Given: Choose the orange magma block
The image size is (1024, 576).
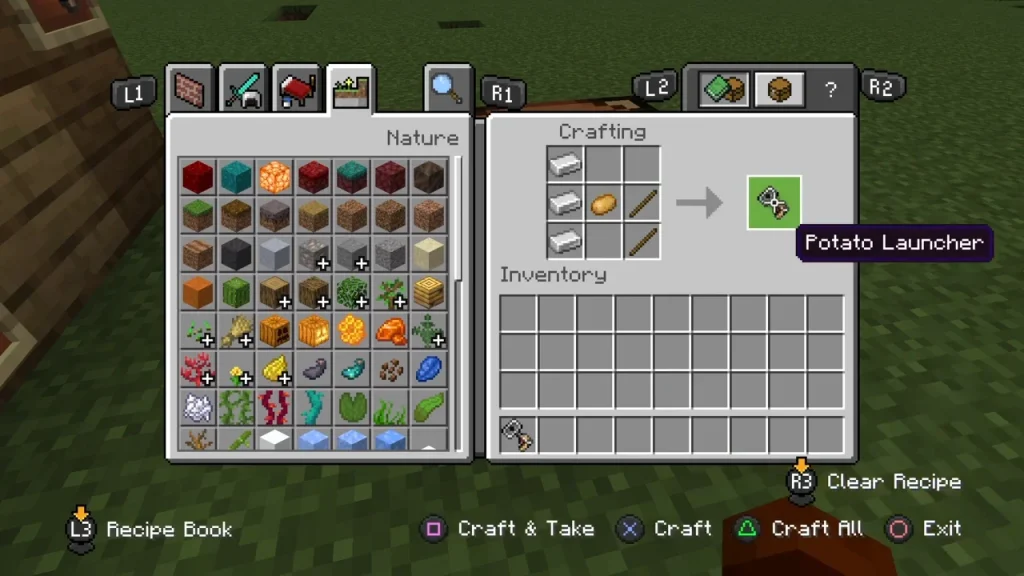Looking at the screenshot, I should pyautogui.click(x=274, y=176).
